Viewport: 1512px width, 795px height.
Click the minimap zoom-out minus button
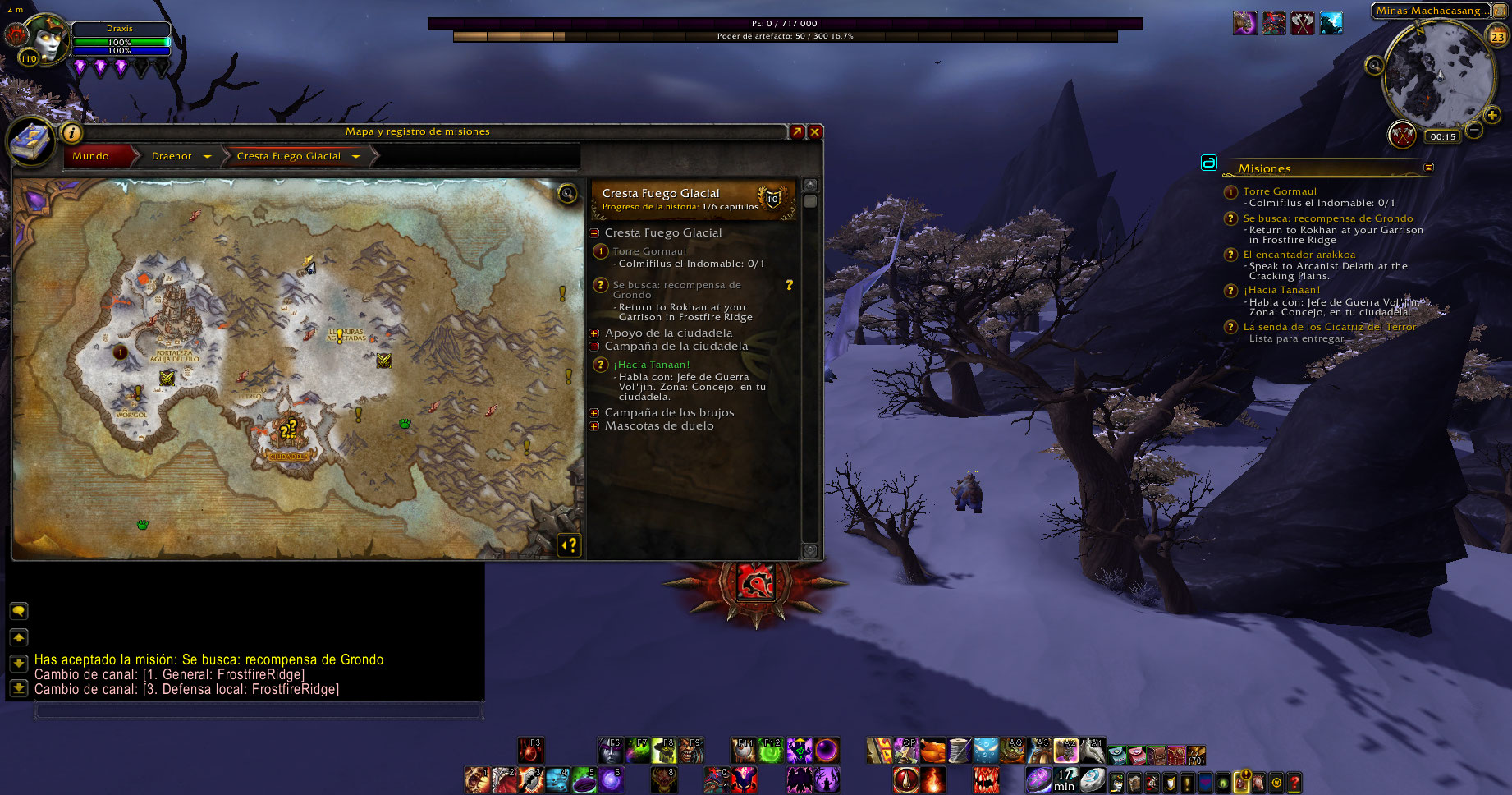pos(1474,130)
